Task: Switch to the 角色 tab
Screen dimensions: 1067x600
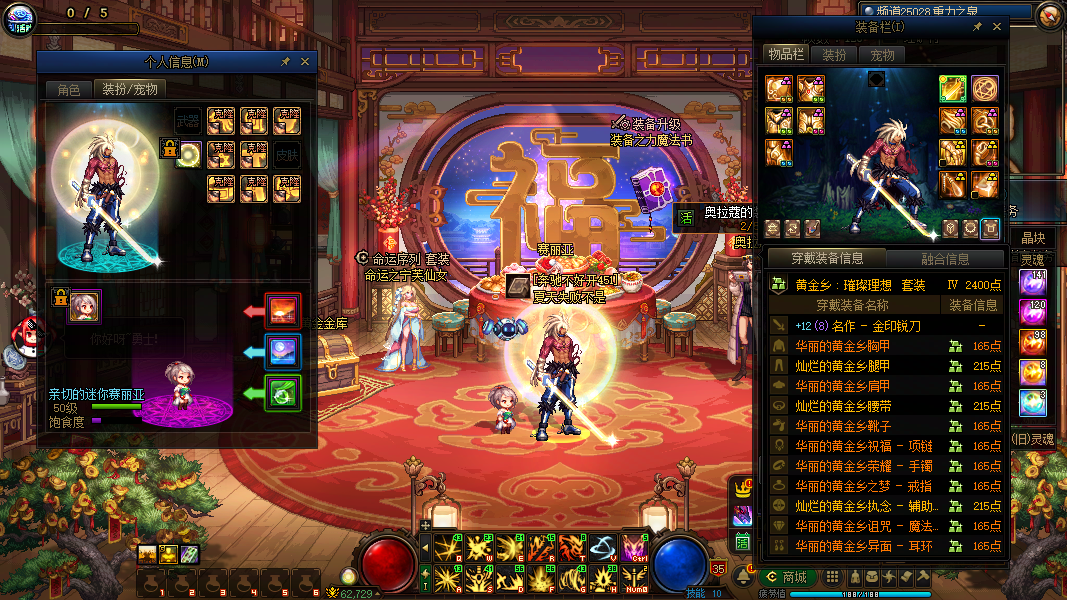Action: click(x=68, y=90)
